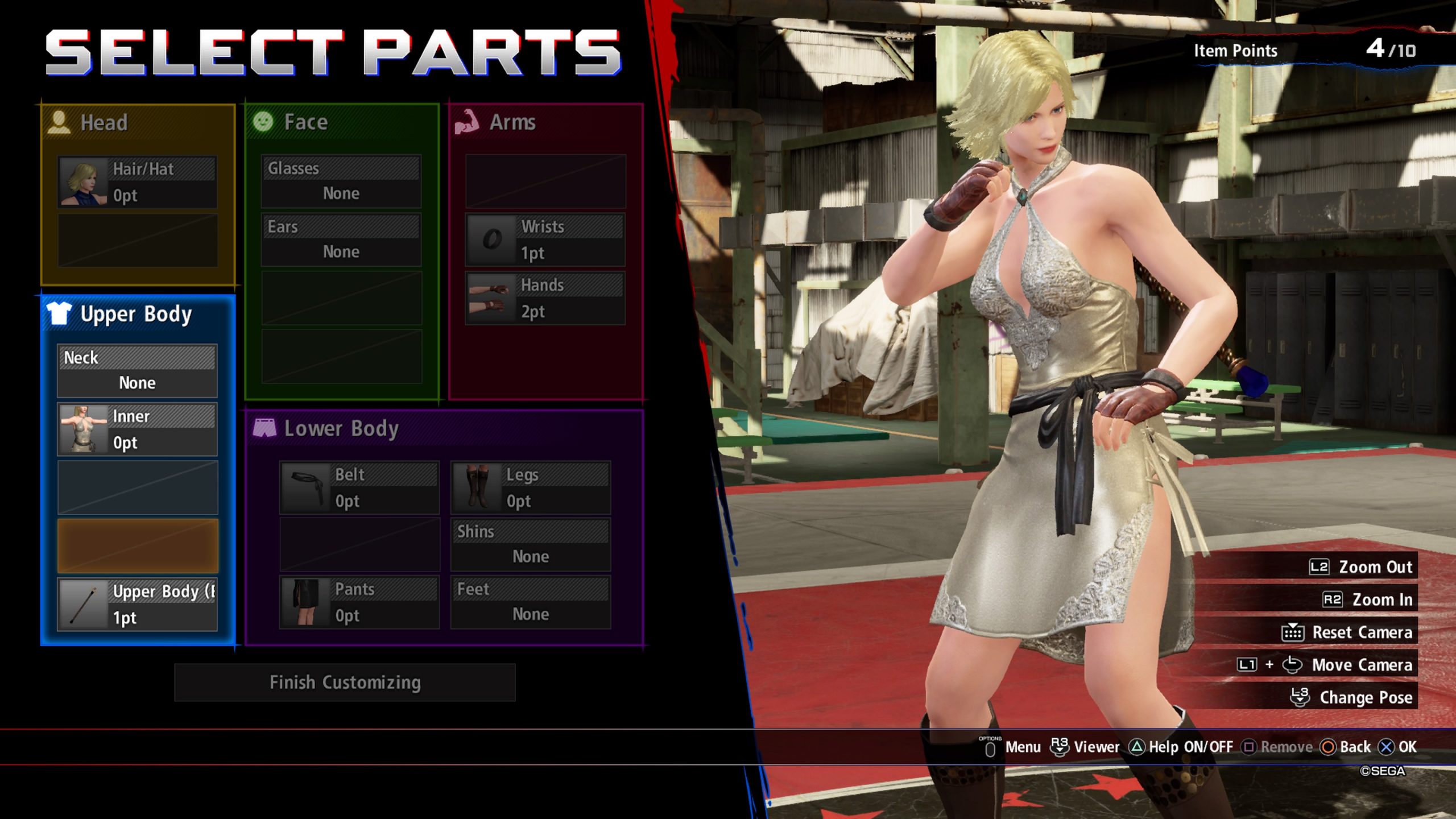Open the Glasses slot
Screen dimensions: 1456x819
341,181
